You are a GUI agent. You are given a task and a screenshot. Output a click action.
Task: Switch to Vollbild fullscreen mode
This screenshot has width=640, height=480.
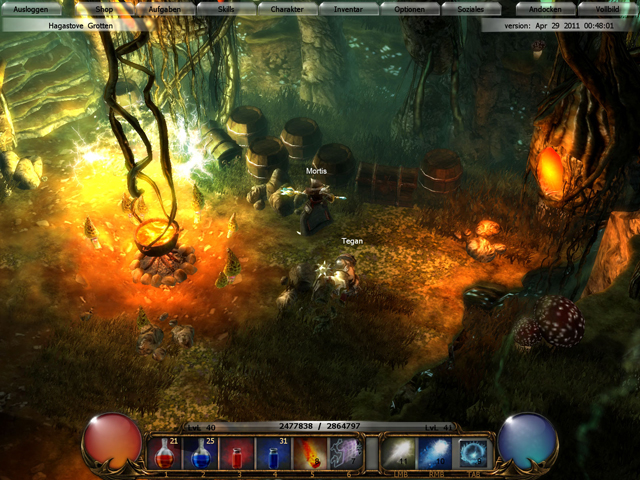pyautogui.click(x=608, y=8)
